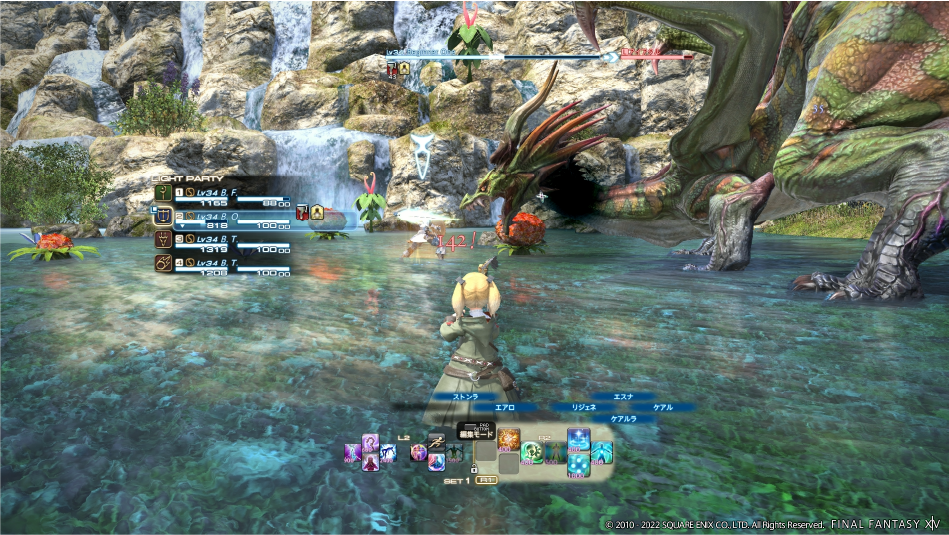
Task: Target fourth party member with 1208 HP
Action: coord(222,267)
